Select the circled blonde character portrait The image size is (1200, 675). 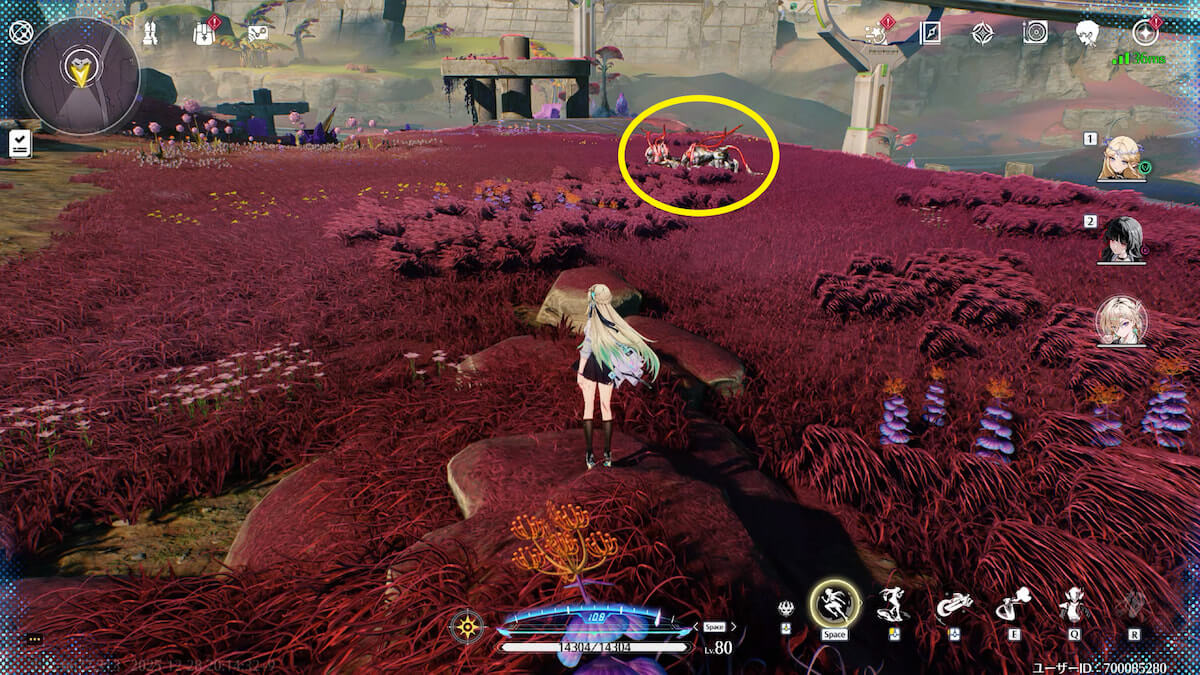coord(1121,322)
